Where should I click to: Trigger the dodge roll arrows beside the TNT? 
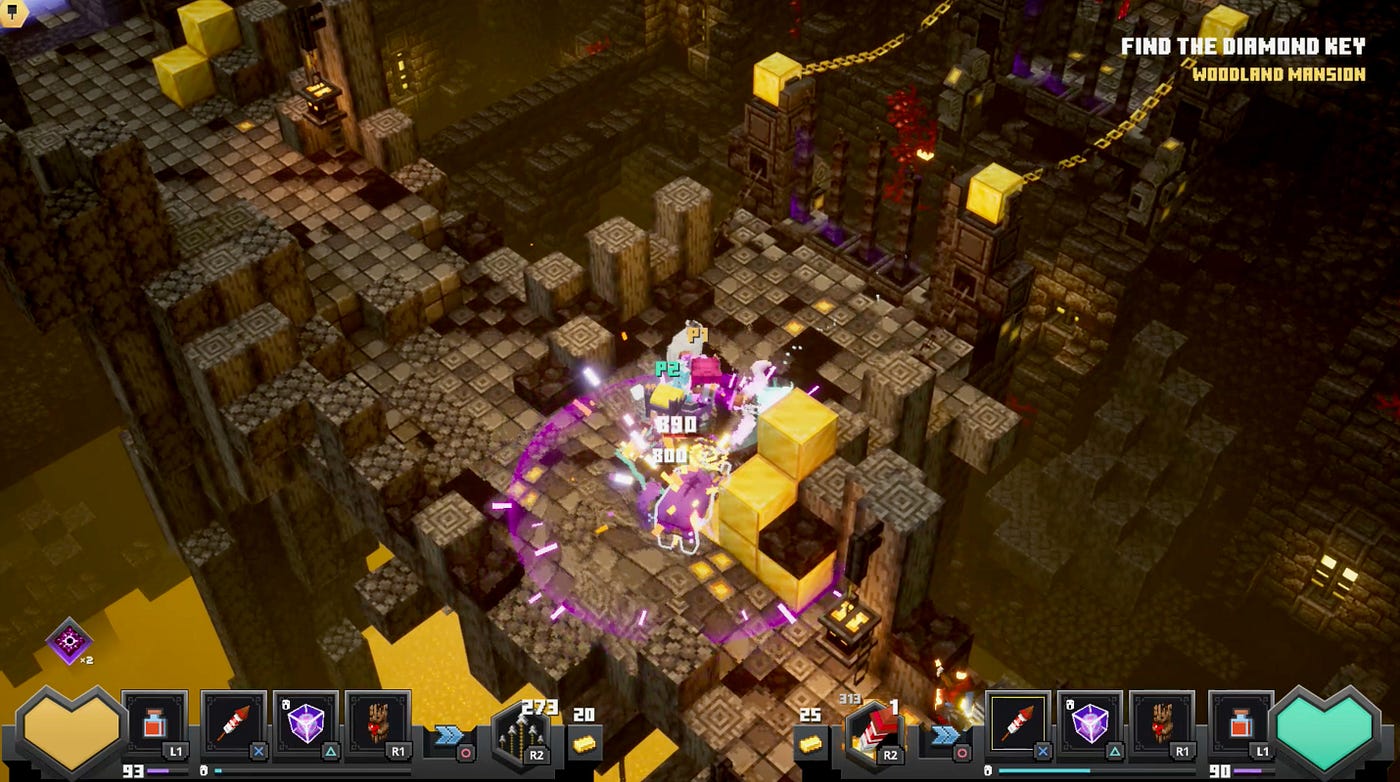945,737
